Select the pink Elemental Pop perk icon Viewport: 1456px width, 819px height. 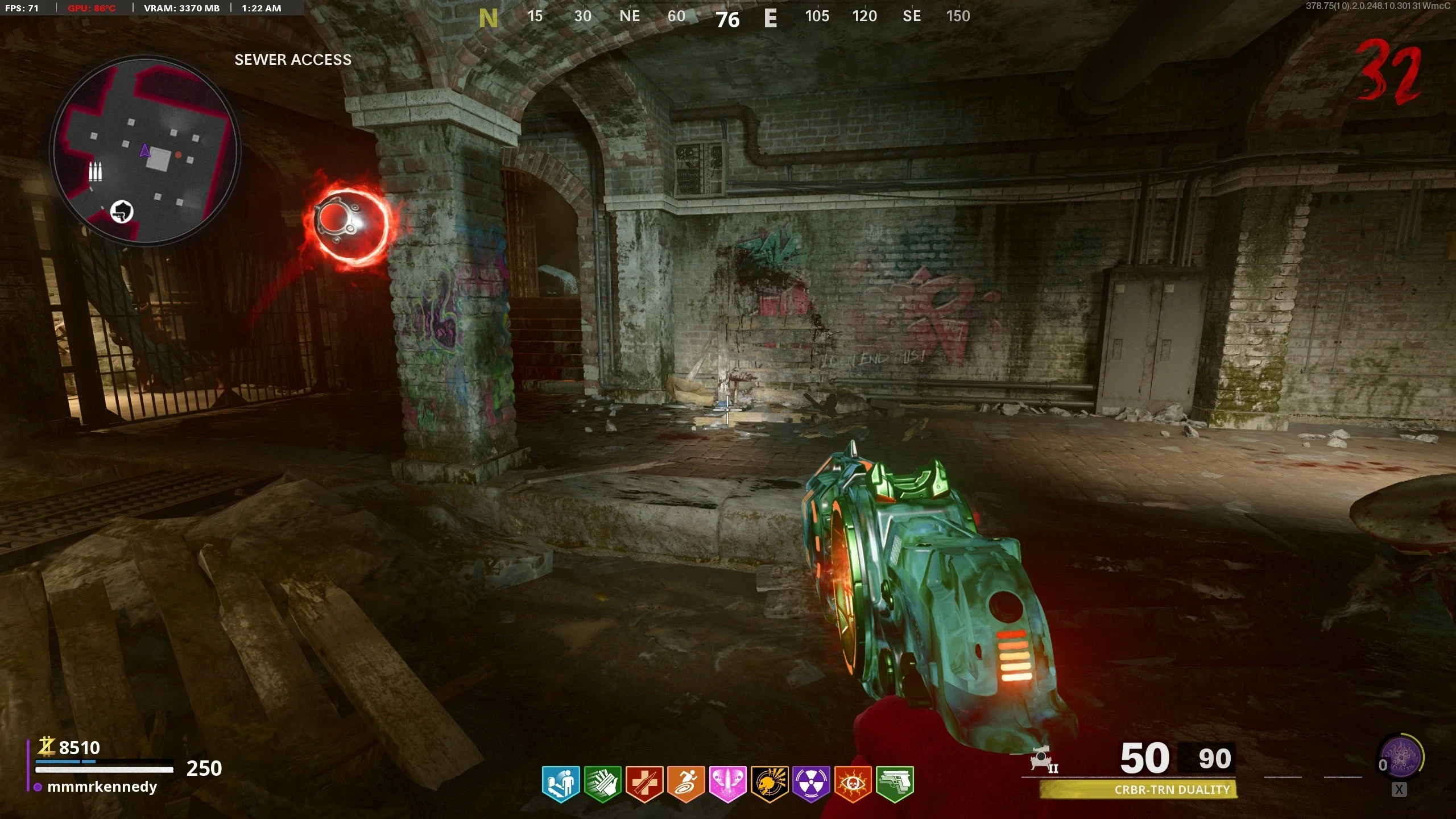727,784
